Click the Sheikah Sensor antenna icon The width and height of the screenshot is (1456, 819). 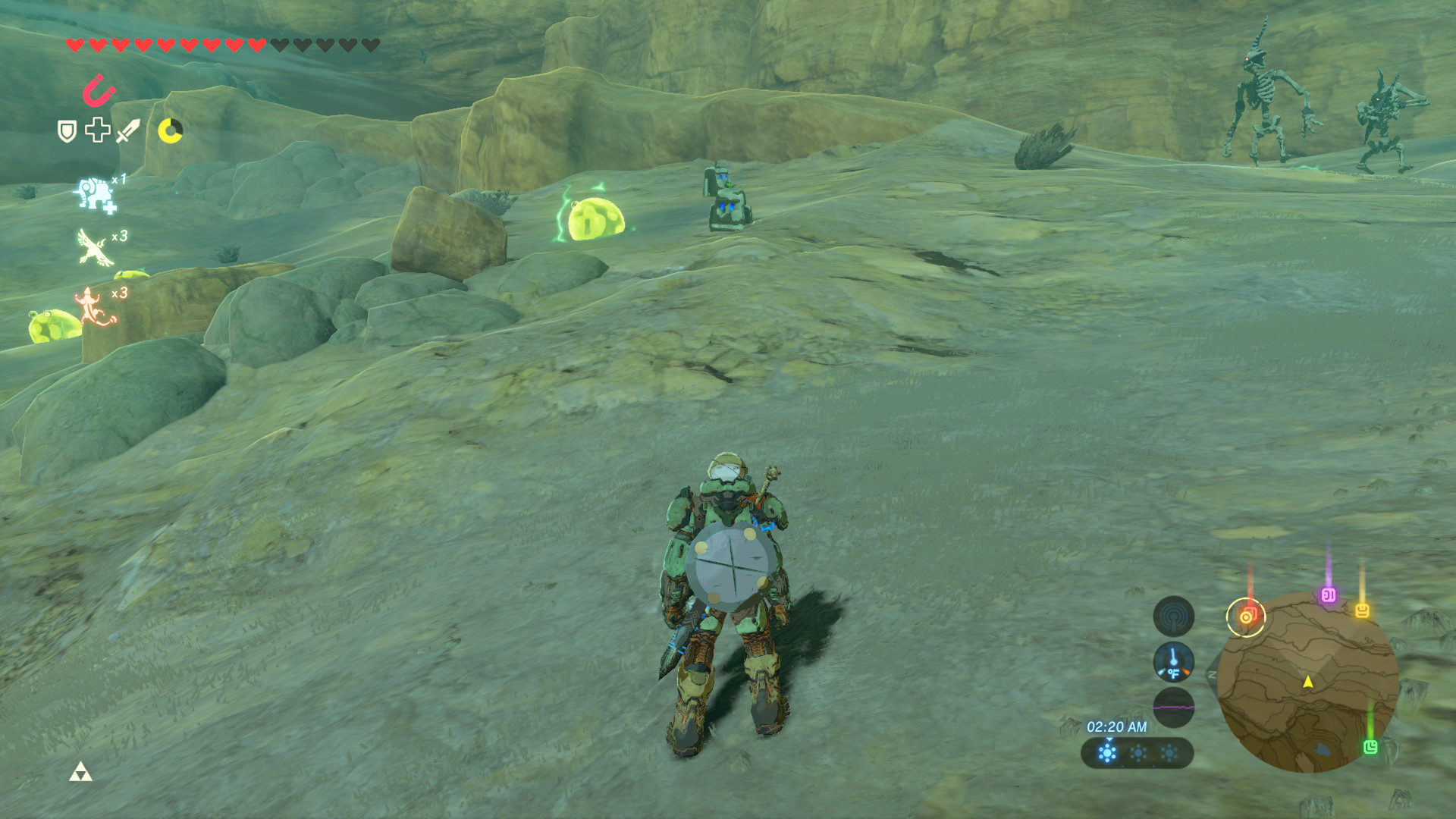(1173, 615)
